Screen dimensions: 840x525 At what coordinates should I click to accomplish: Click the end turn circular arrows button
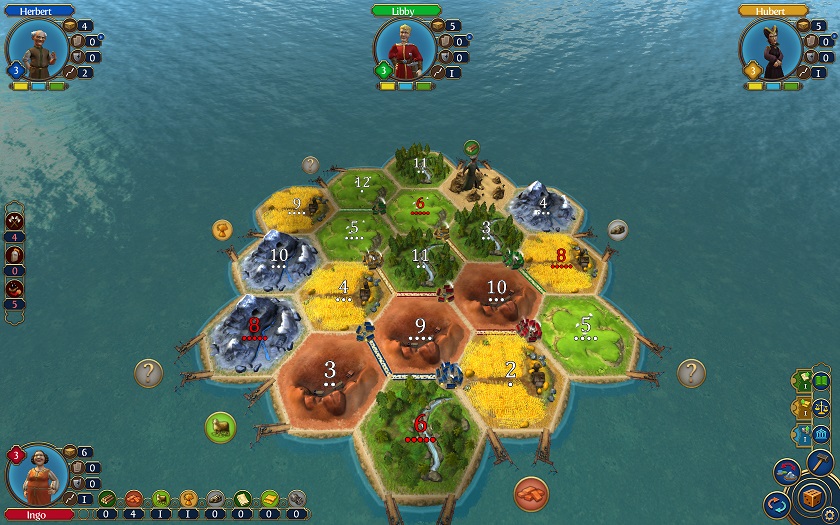point(775,505)
